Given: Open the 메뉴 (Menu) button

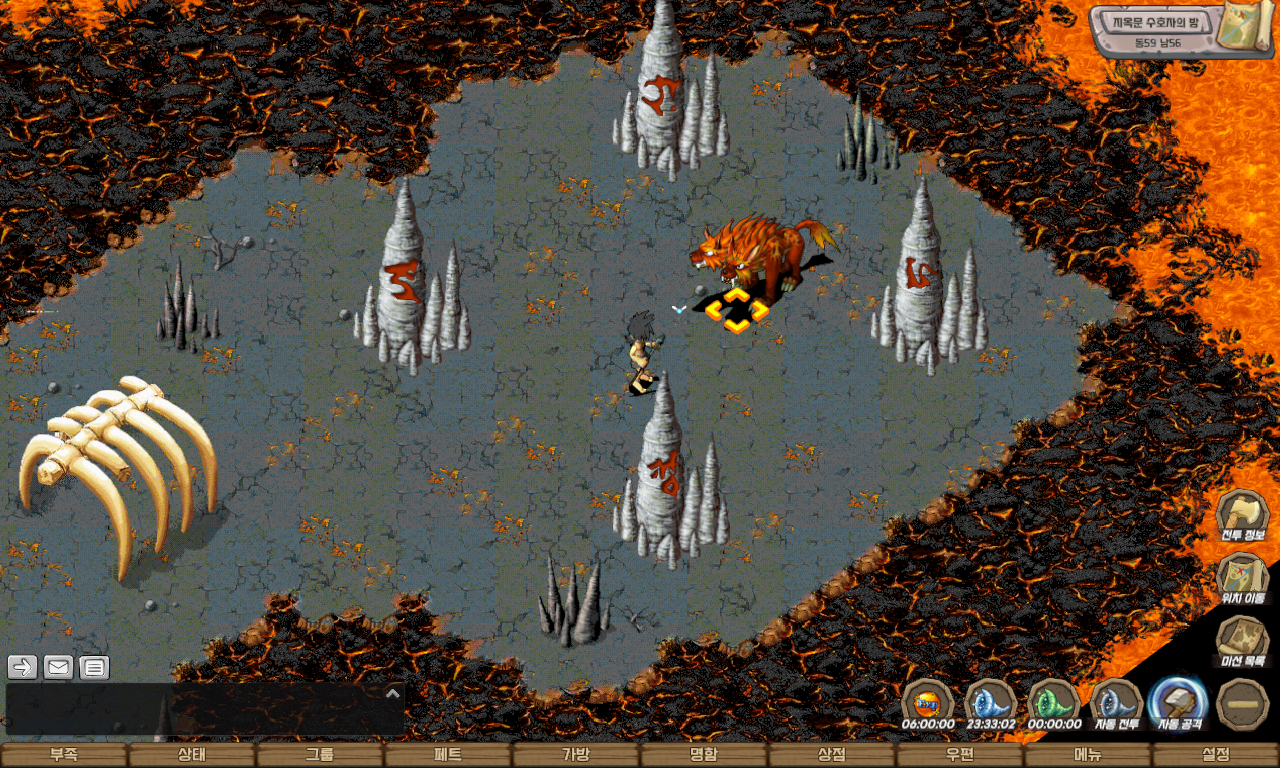Looking at the screenshot, I should click(x=1088, y=755).
